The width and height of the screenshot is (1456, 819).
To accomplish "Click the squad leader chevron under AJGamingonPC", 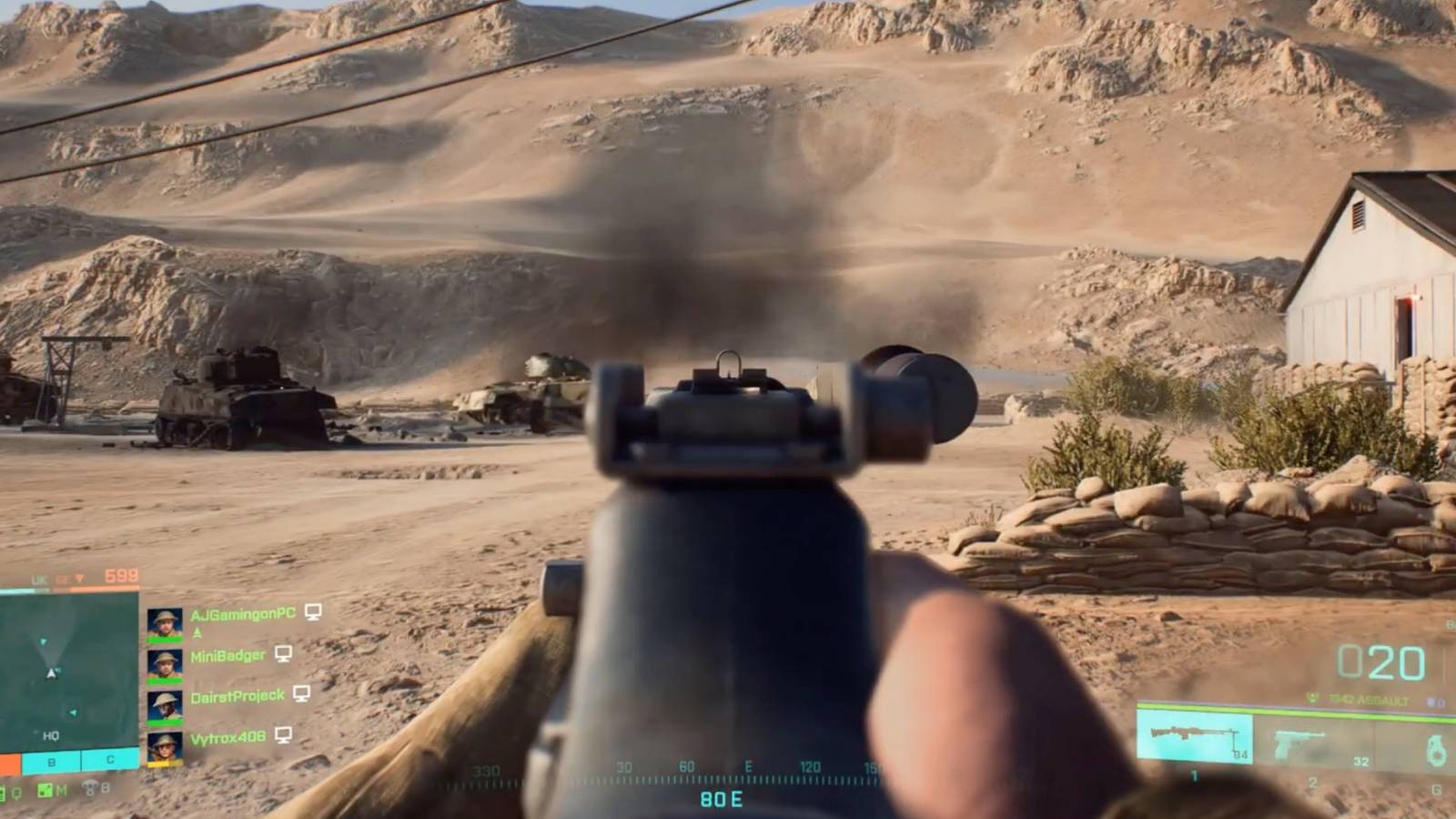I will 197,632.
